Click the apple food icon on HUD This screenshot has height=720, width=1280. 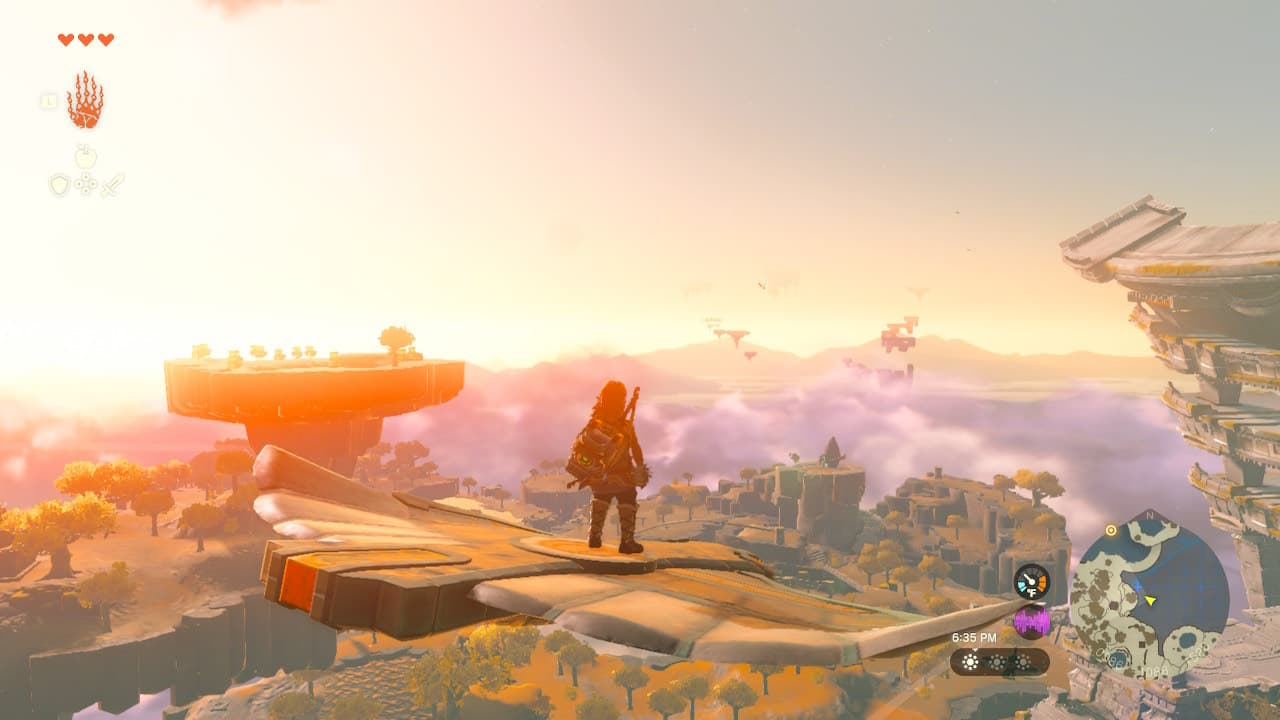[85, 156]
